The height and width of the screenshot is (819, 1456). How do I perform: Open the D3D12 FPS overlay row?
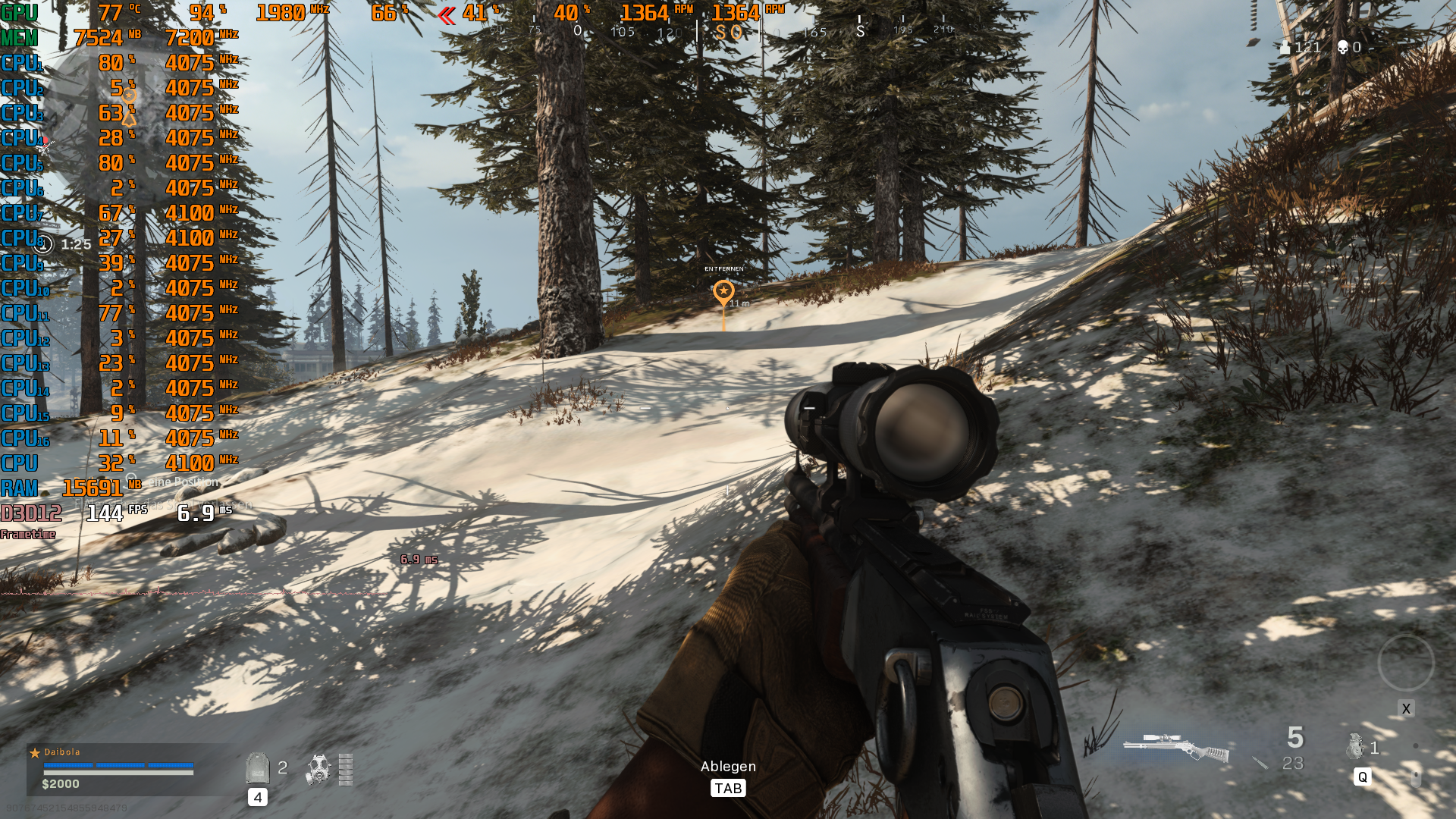32,514
